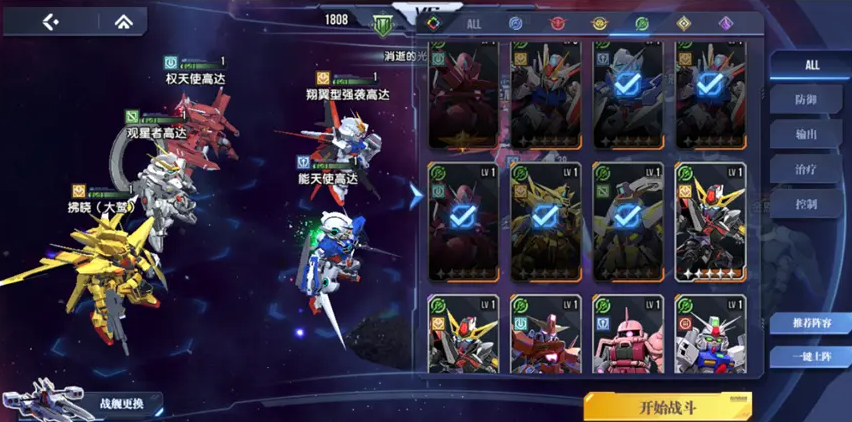This screenshot has height=422, width=852.
Task: Start the battle with 开始战斗
Action: pyautogui.click(x=667, y=406)
